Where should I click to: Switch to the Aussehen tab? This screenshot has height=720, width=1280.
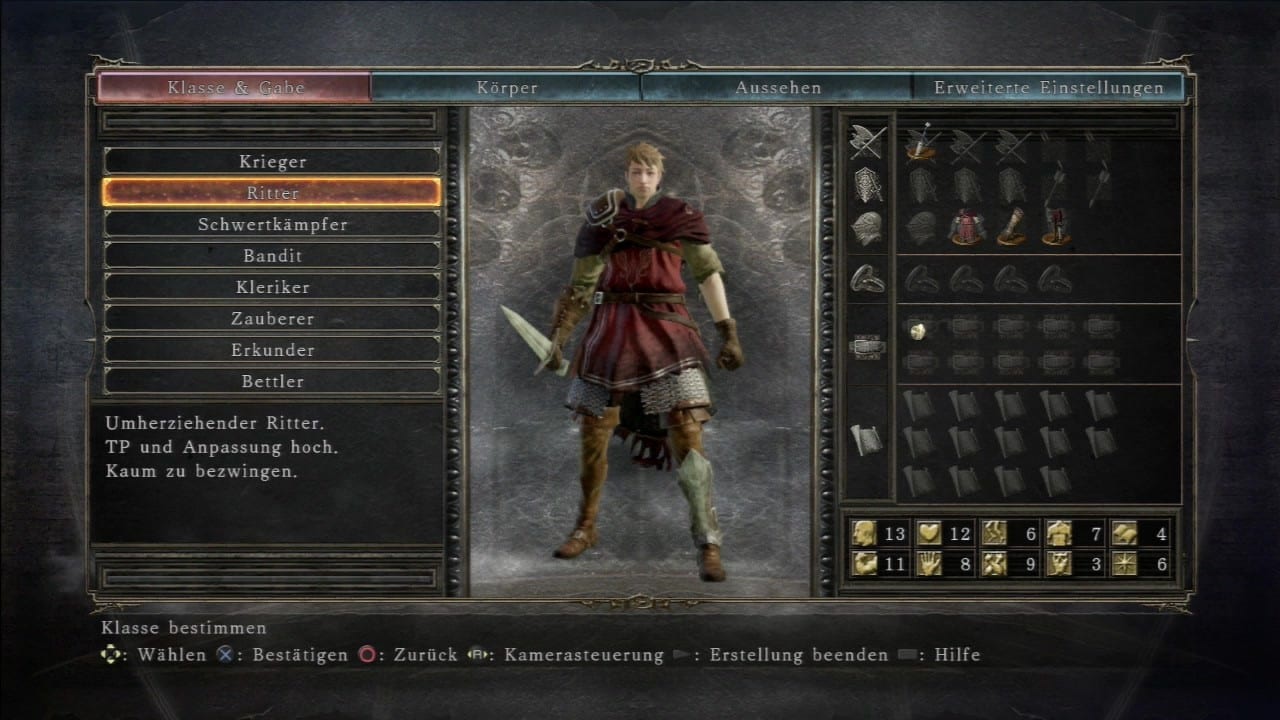778,87
